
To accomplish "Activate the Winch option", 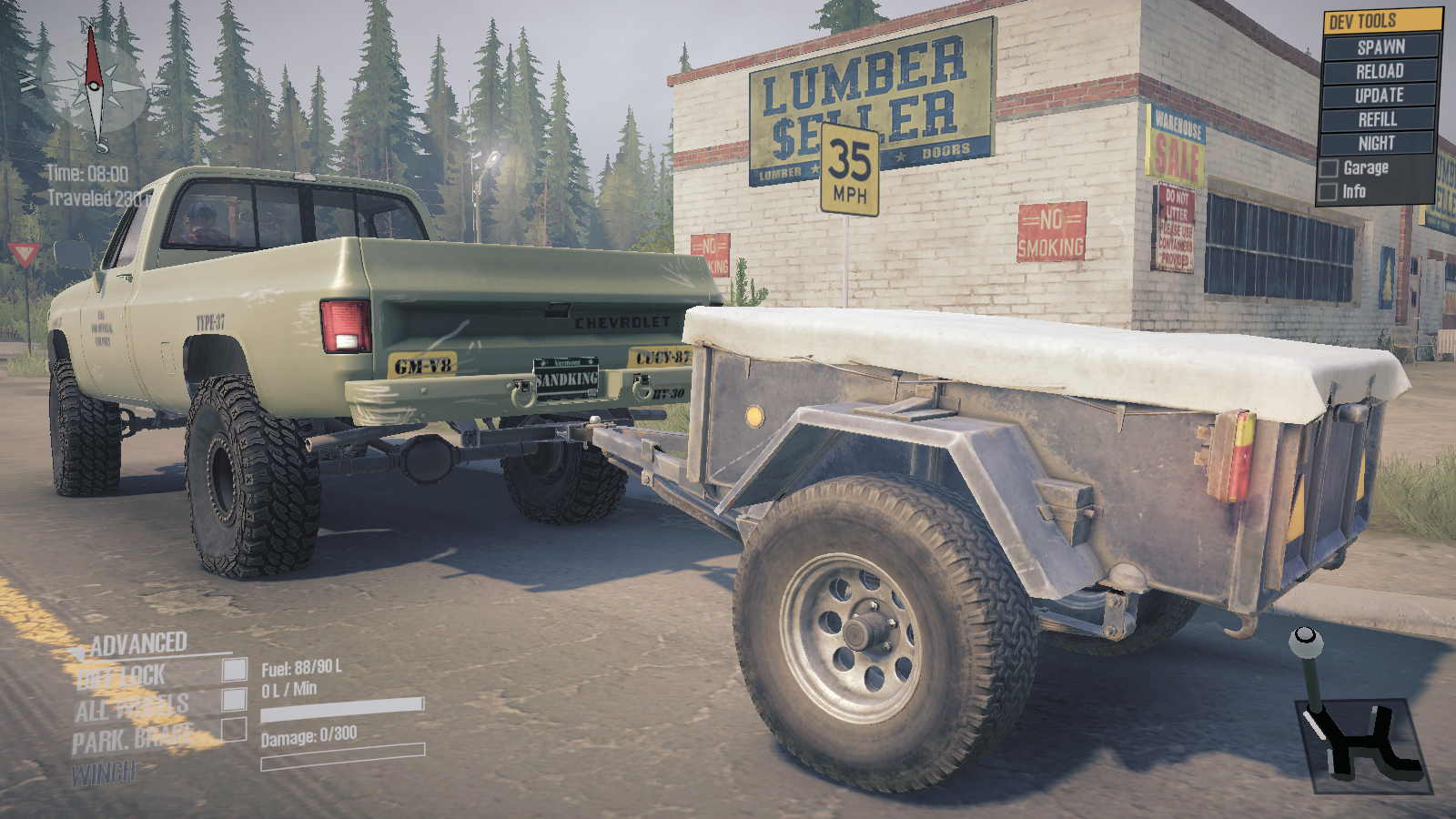I will (x=105, y=773).
